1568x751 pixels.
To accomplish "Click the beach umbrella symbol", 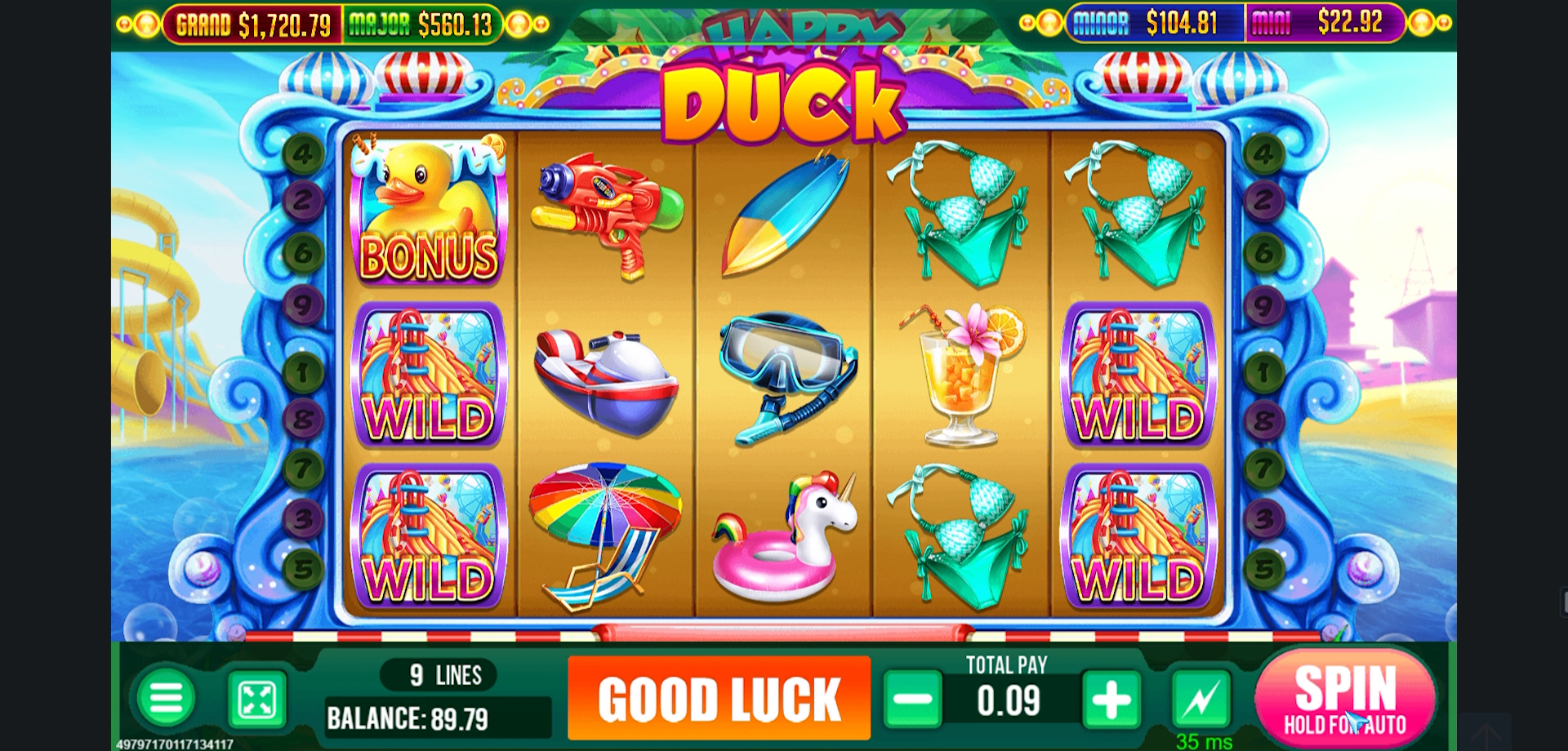I will (603, 531).
